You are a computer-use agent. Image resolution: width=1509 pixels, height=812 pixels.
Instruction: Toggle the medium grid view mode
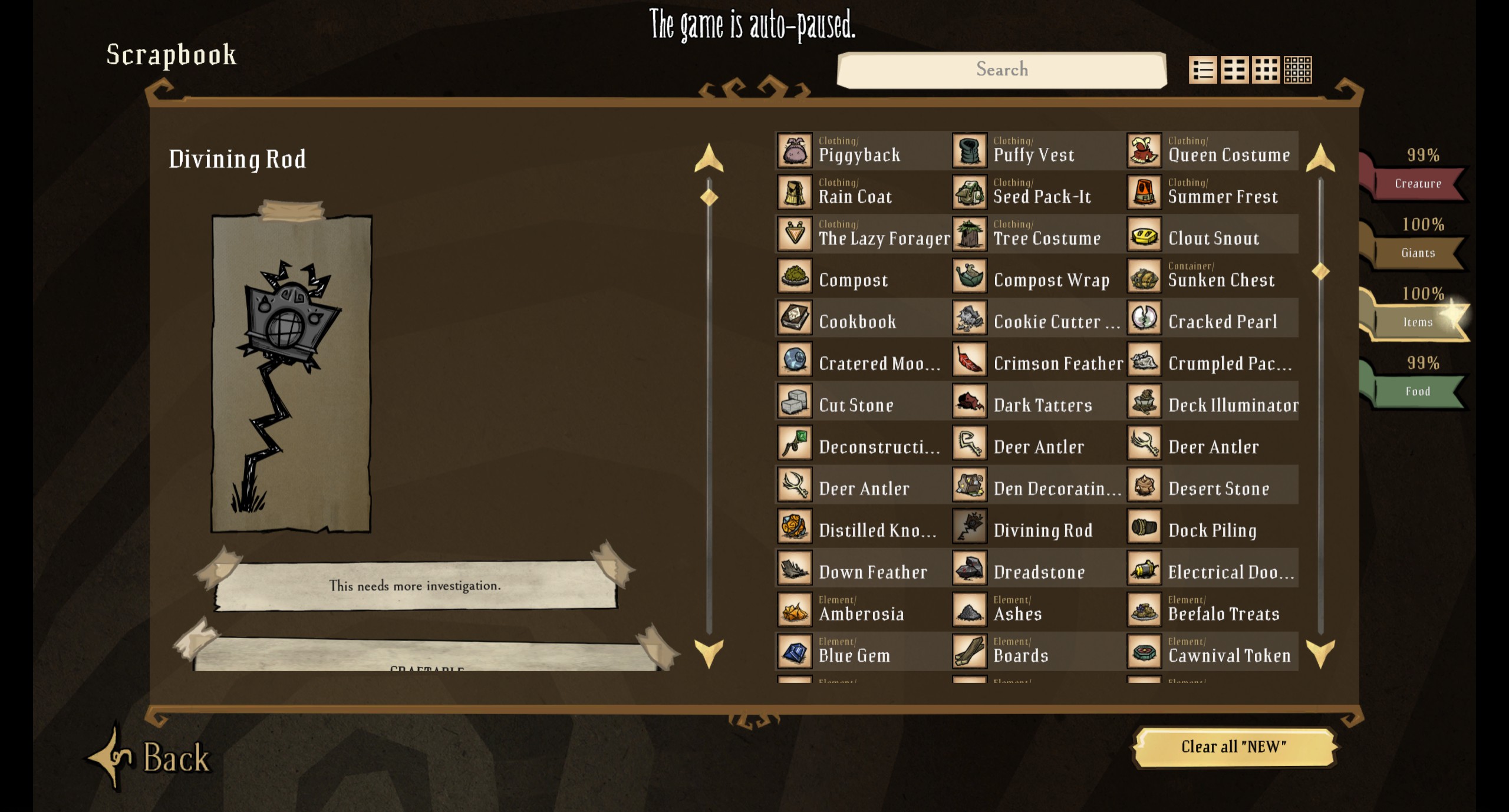(1235, 70)
